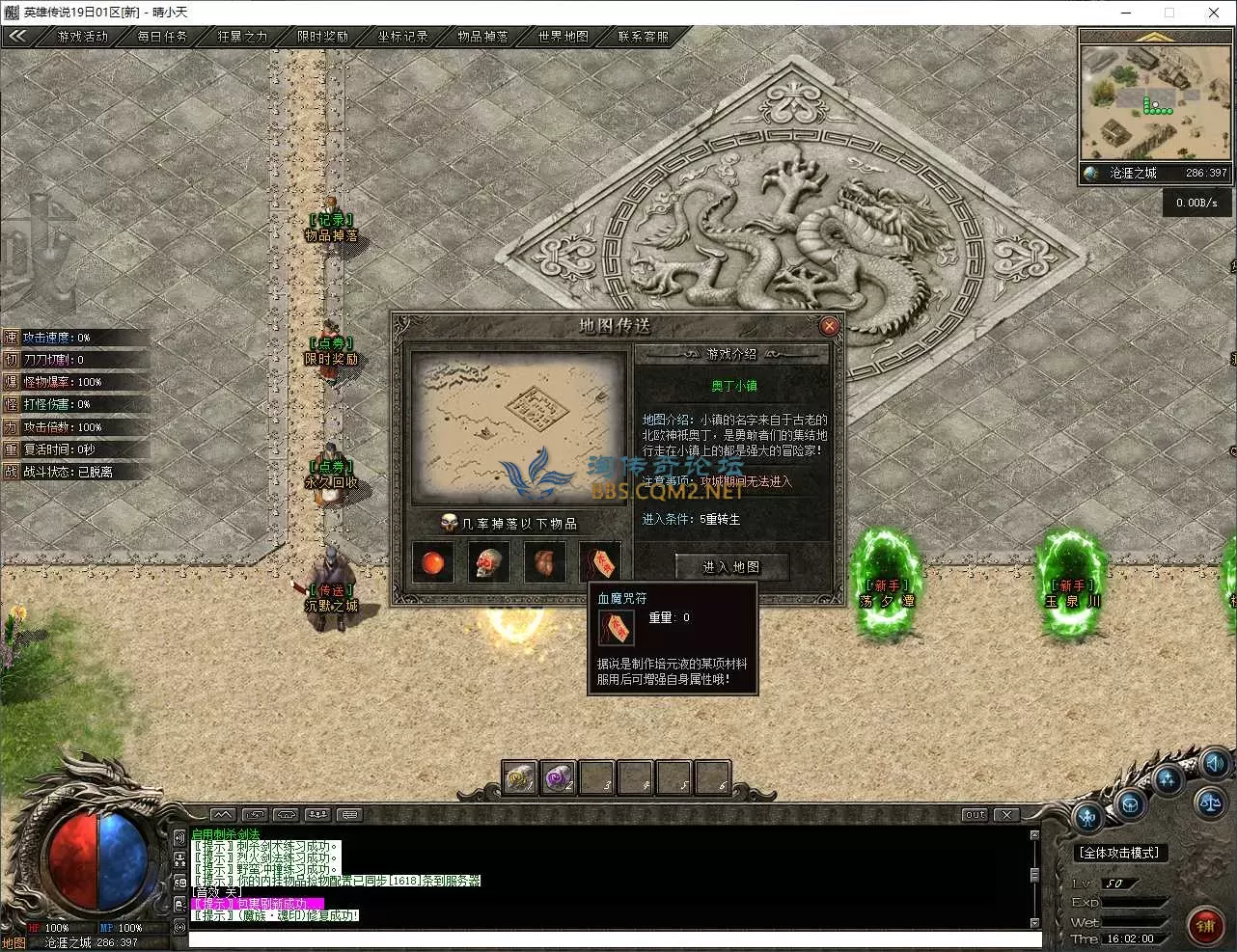1237x952 pixels.
Task: Open the 限时奖励 timed rewards menu
Action: [322, 37]
